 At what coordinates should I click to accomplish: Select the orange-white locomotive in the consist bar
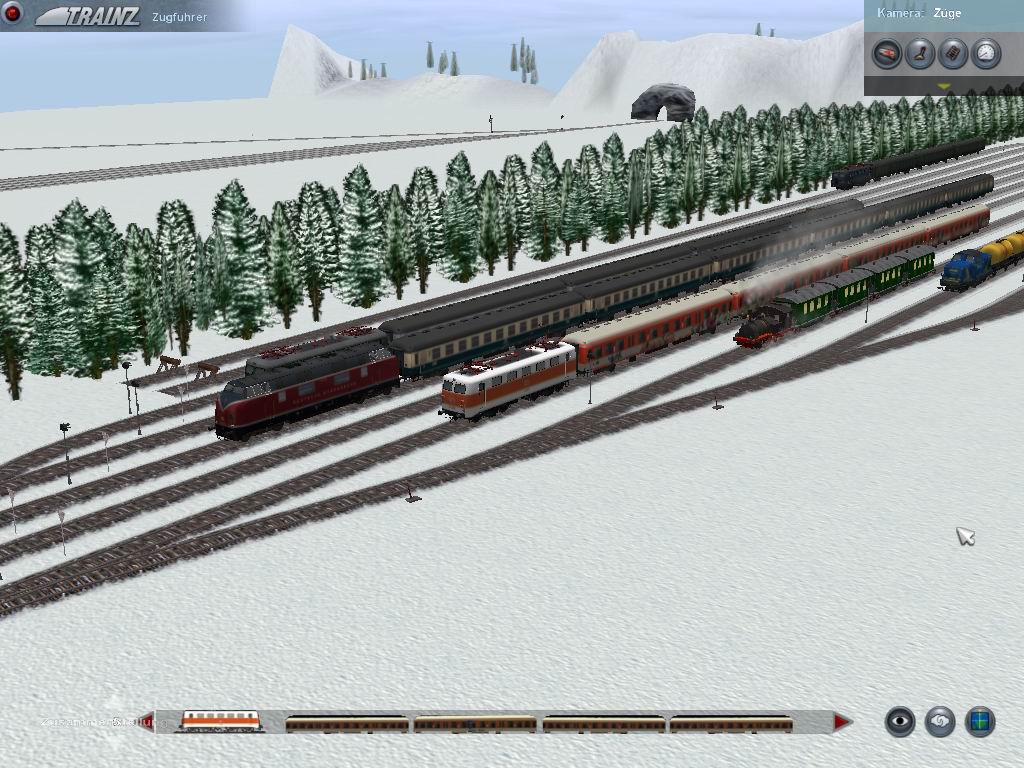[220, 720]
